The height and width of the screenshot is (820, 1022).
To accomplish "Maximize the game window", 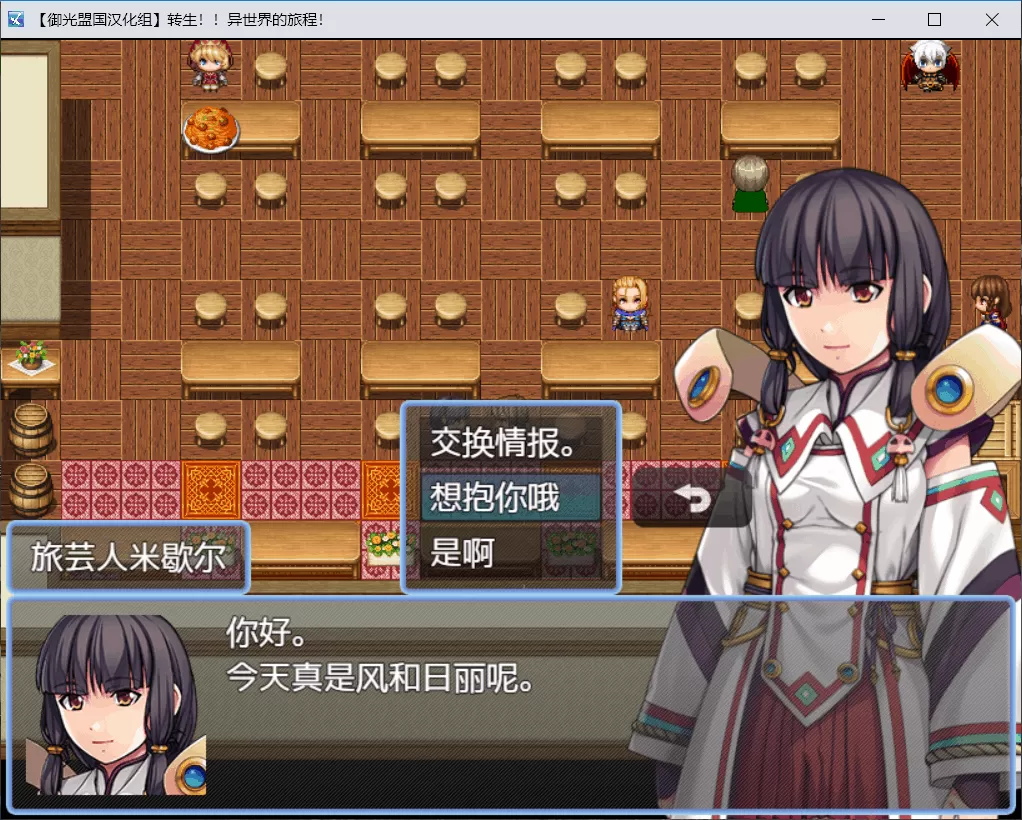I will (x=934, y=20).
